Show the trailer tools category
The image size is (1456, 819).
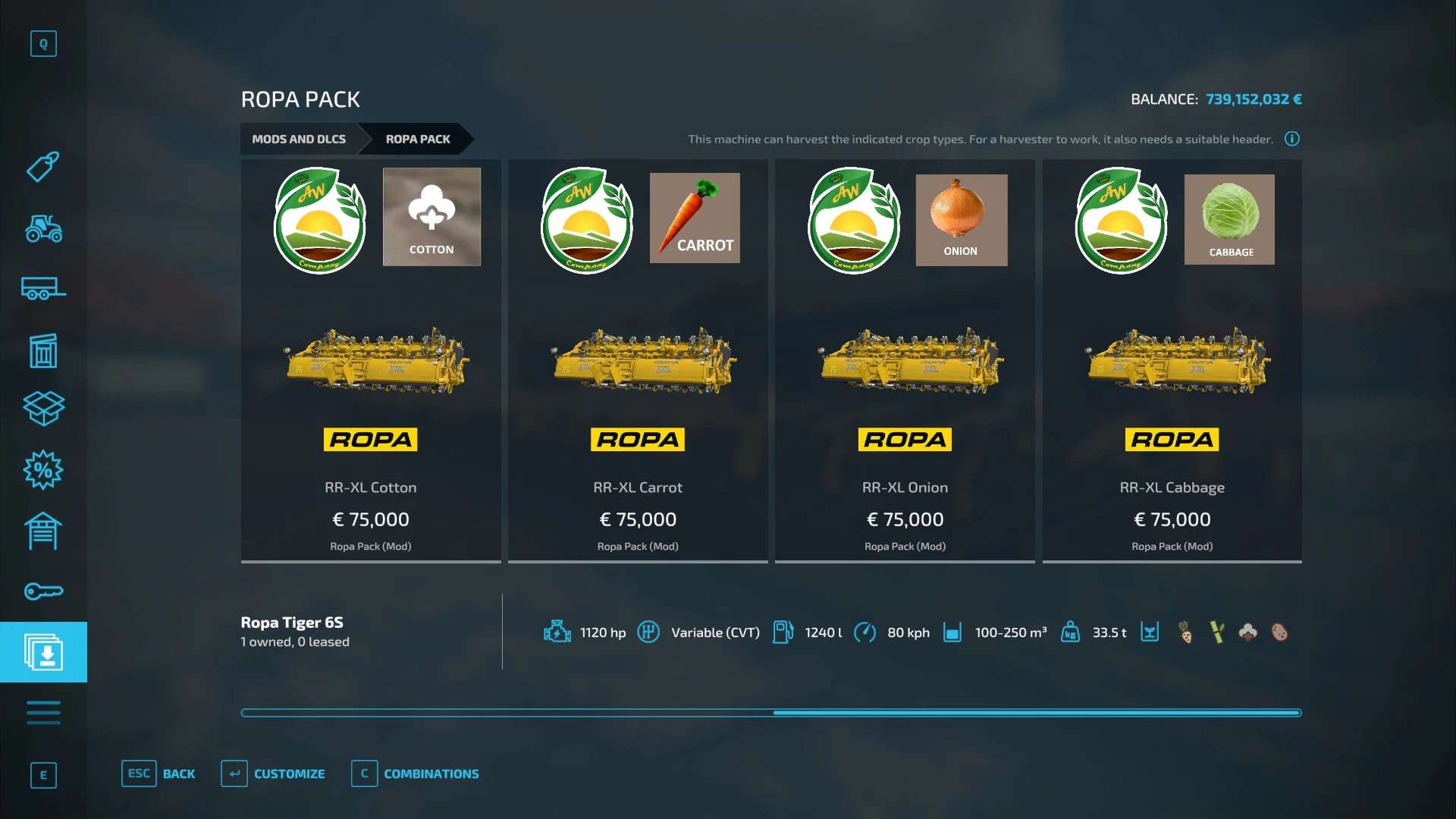(x=43, y=289)
